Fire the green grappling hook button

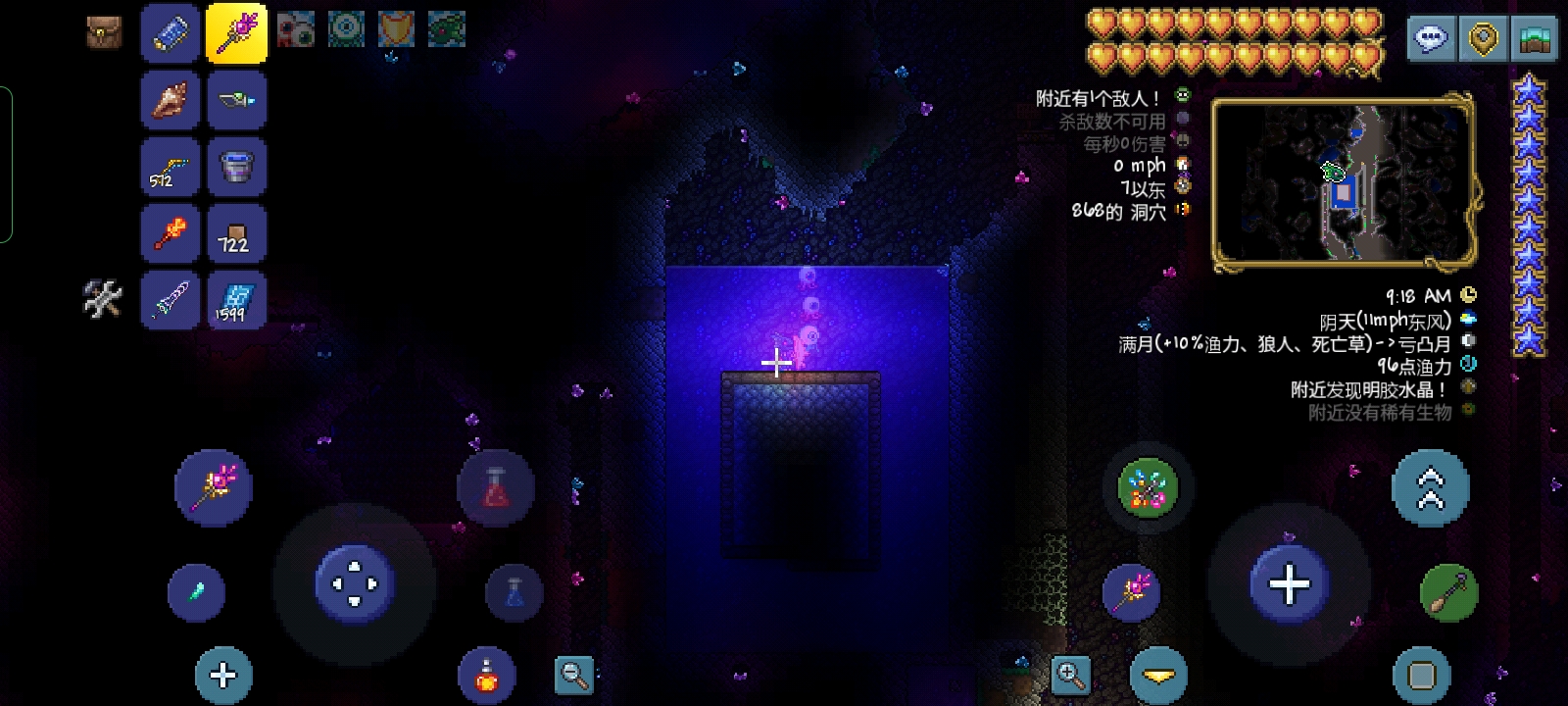point(1448,592)
